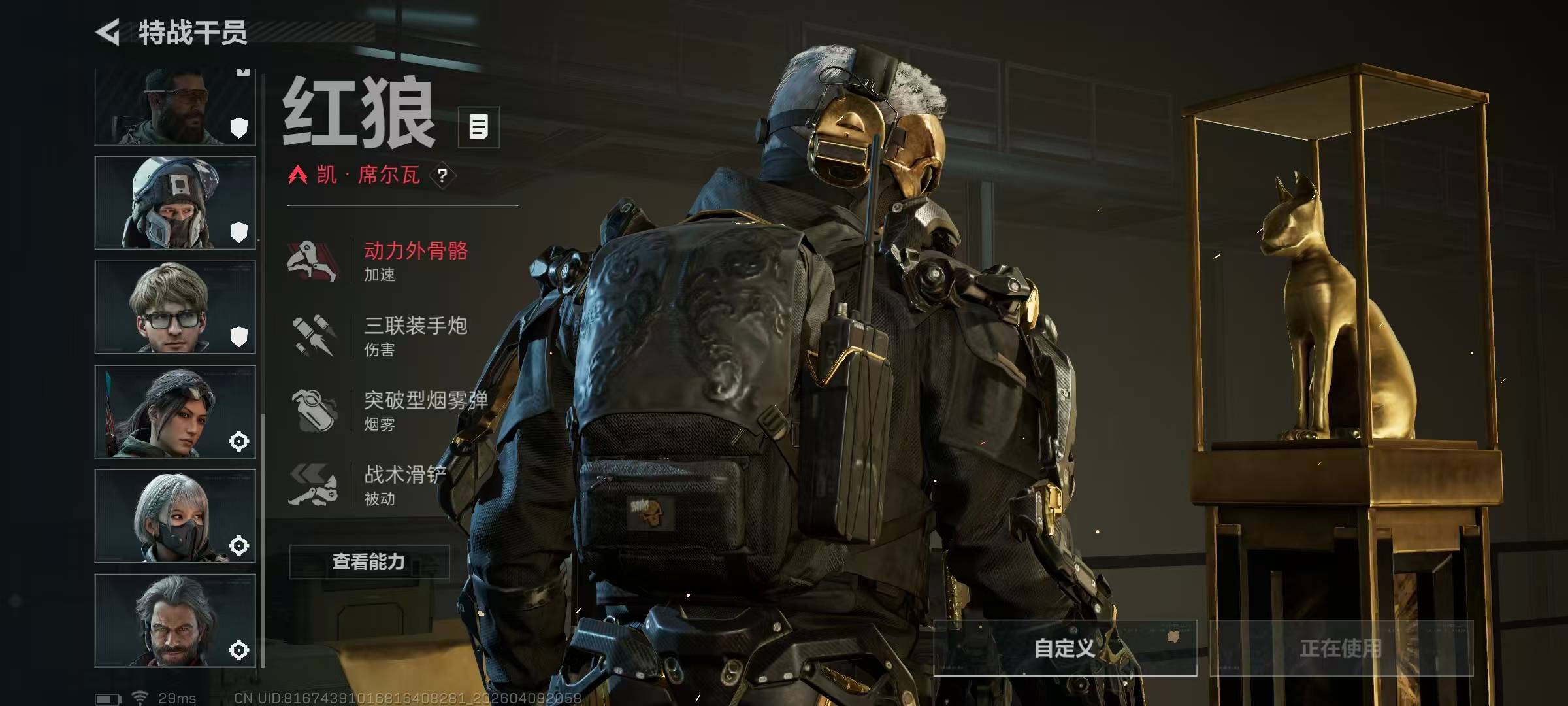Image resolution: width=1568 pixels, height=706 pixels.
Task: Pick the young operator wearing glasses
Action: point(174,307)
